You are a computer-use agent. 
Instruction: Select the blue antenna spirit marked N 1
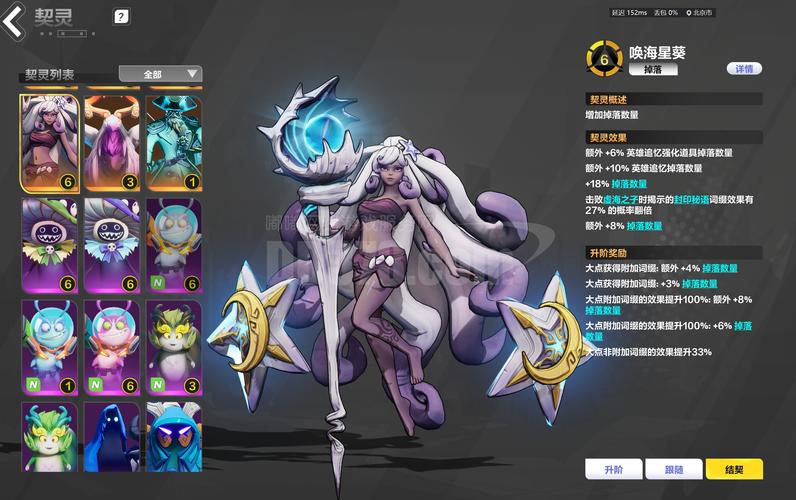[48, 347]
